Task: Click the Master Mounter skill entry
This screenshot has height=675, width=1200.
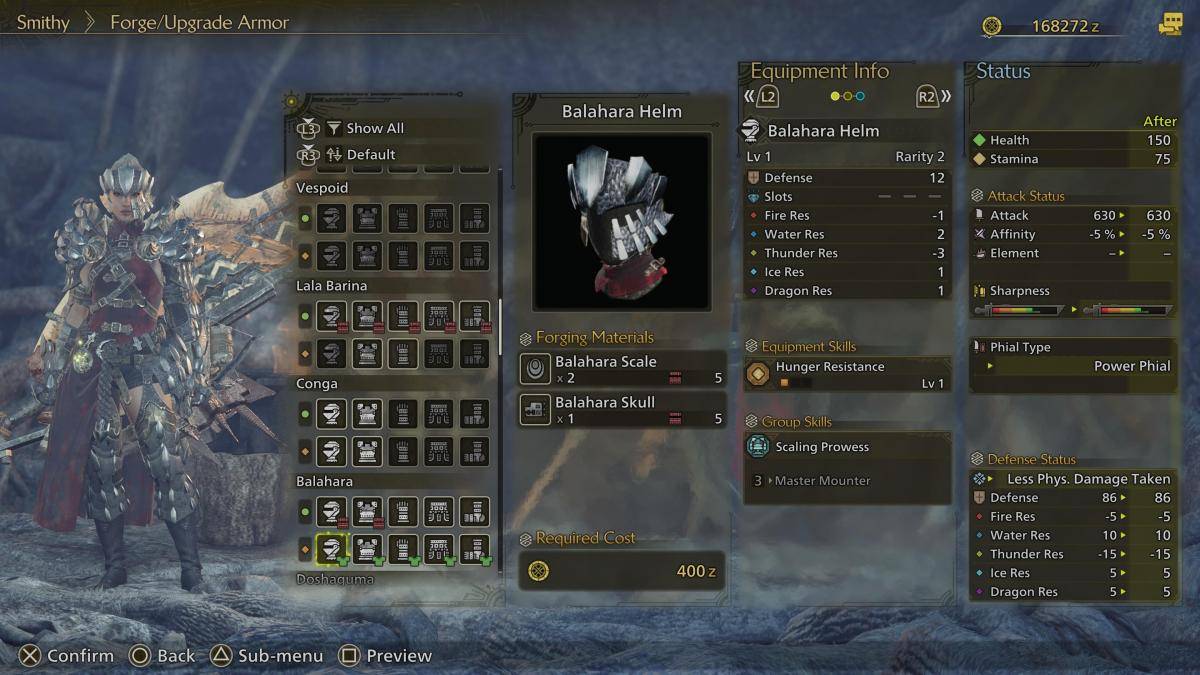Action: (x=821, y=481)
